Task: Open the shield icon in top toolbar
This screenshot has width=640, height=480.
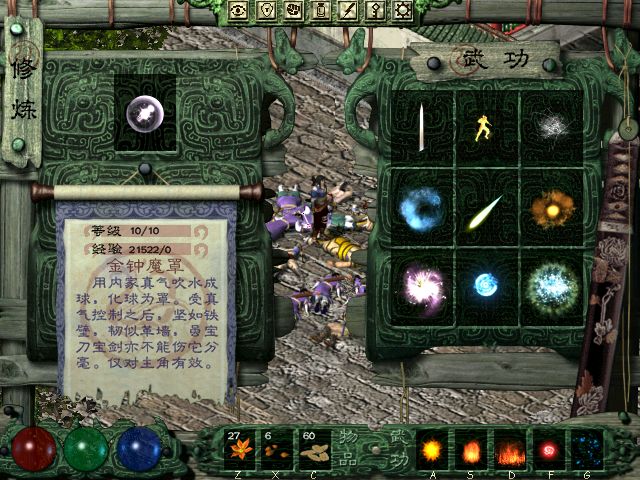Action: 267,11
